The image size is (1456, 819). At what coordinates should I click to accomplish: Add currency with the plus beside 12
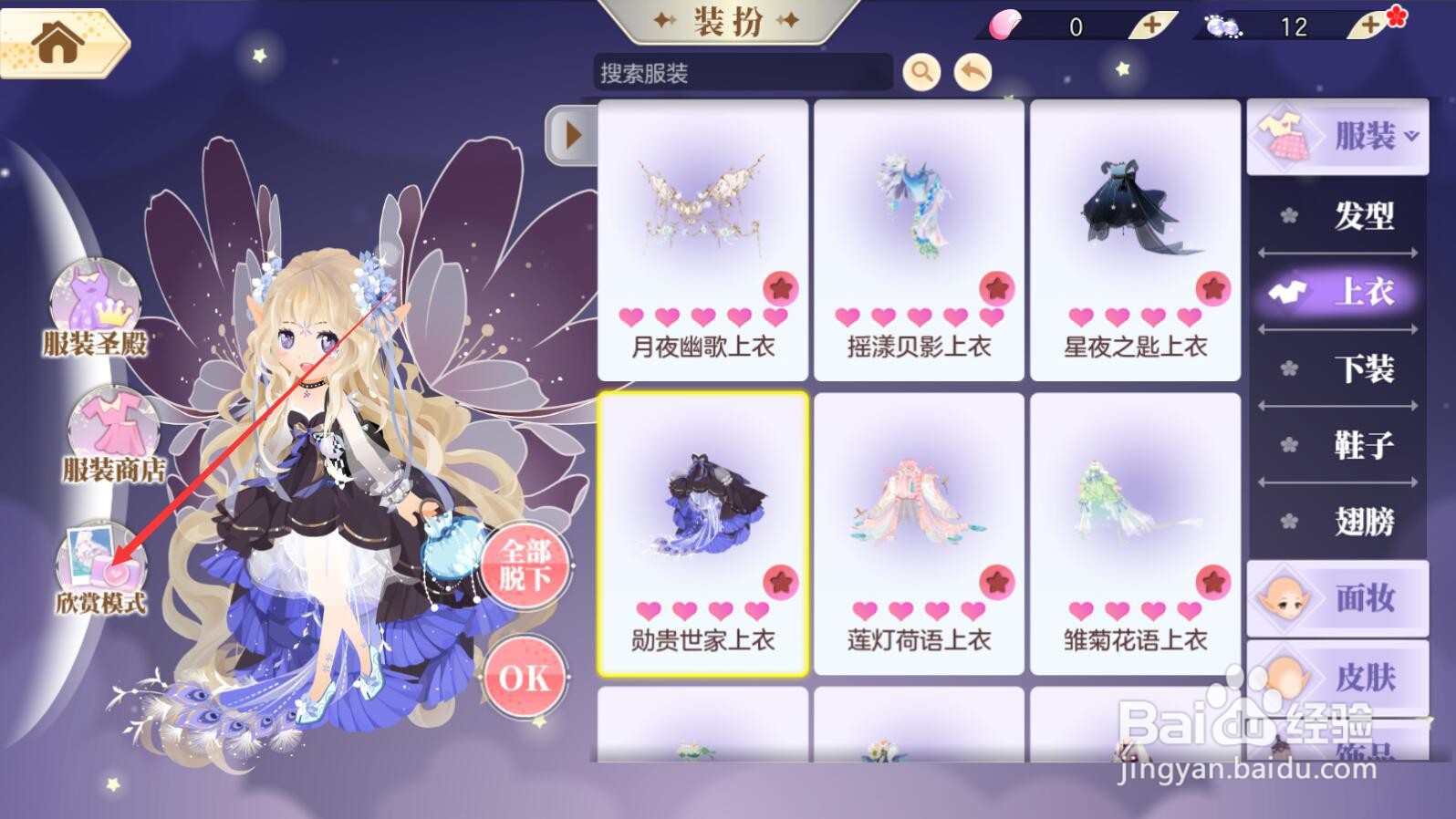[1369, 25]
